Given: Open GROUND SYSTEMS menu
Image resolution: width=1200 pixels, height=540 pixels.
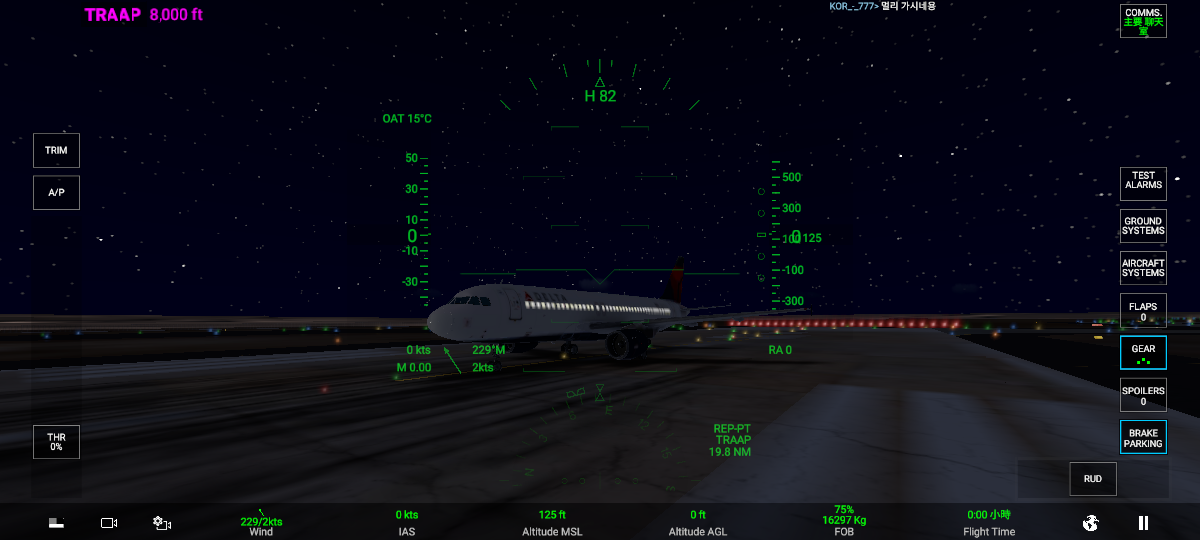Looking at the screenshot, I should pos(1143,226).
